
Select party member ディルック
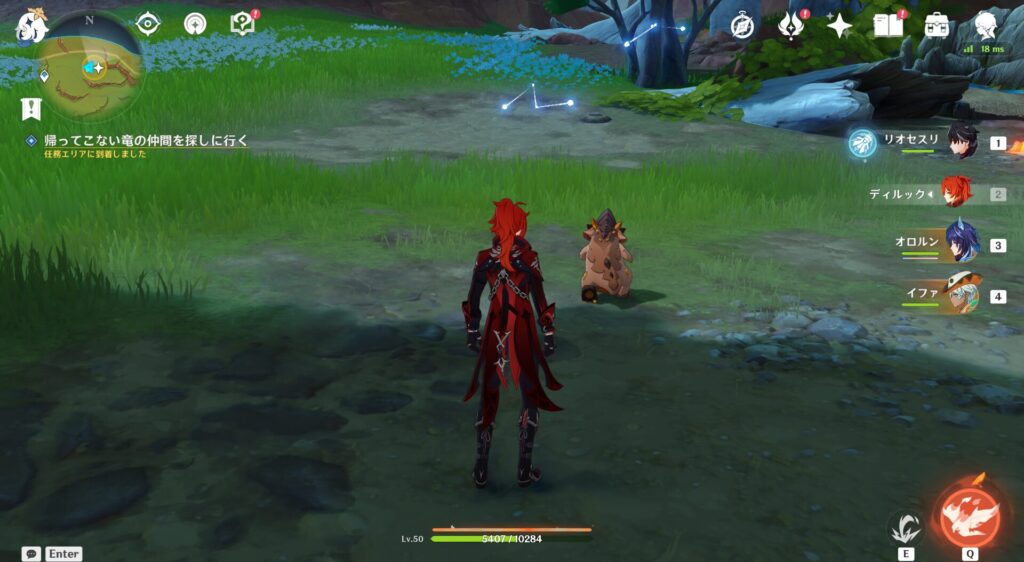957,192
